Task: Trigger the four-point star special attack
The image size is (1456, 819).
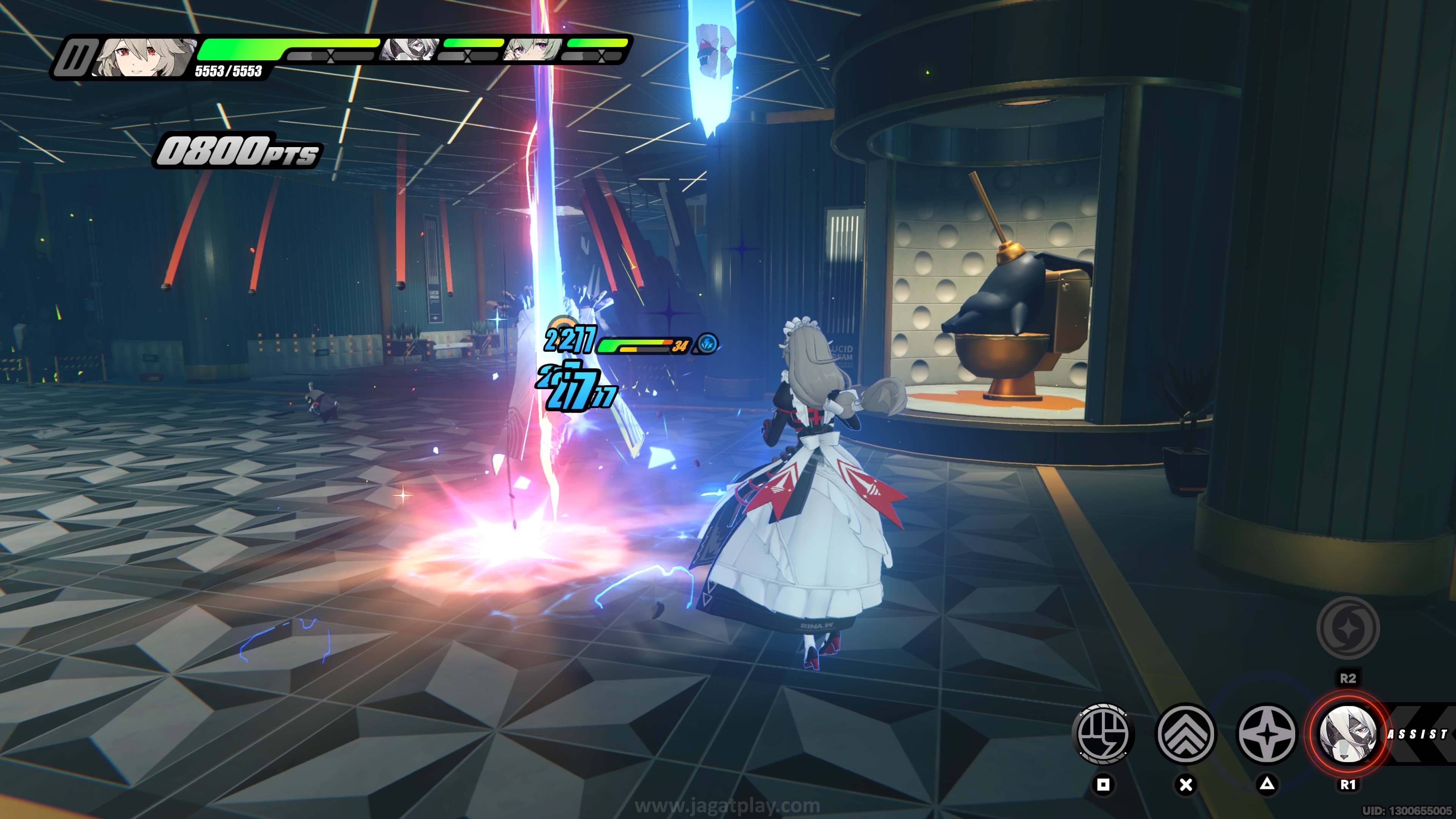Action: (x=1267, y=734)
